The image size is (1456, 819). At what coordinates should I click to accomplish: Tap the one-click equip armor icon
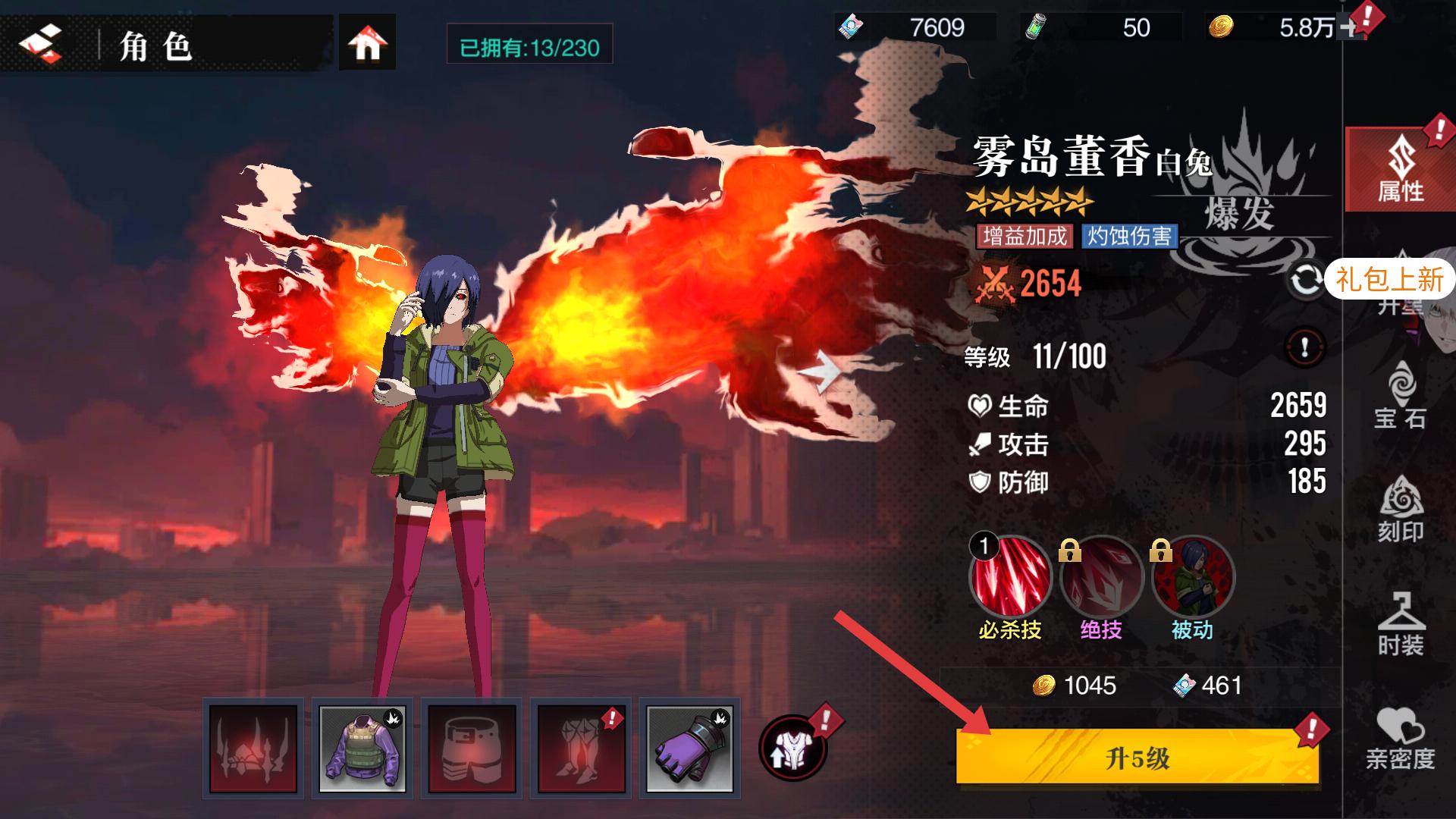[792, 747]
